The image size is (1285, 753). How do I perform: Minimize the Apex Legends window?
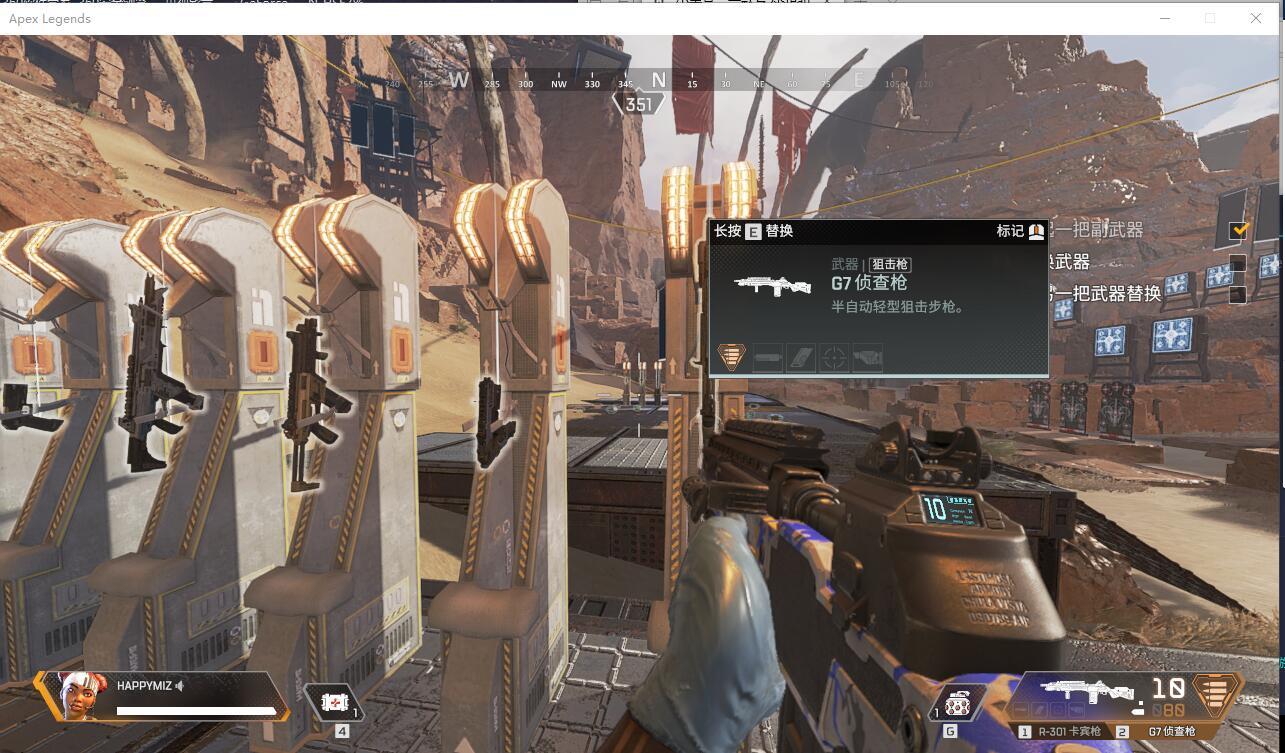point(1164,18)
